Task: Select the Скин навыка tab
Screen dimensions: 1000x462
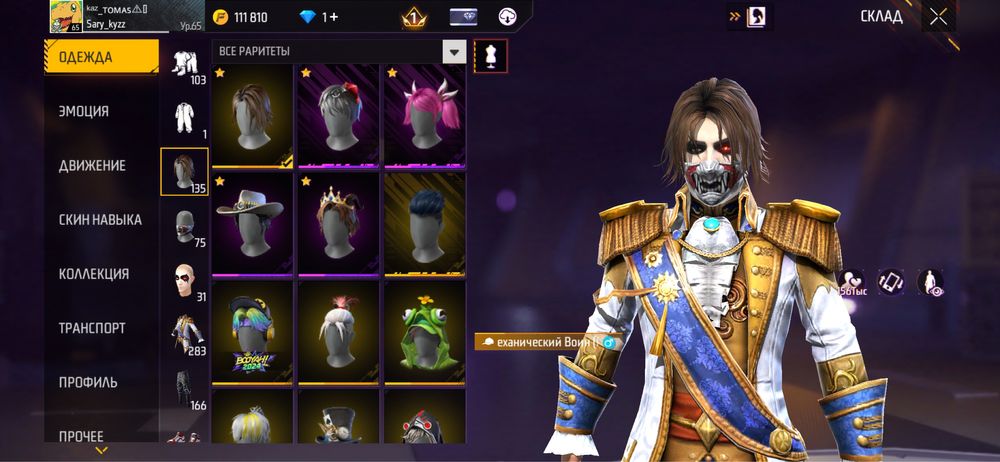Action: 100,219
